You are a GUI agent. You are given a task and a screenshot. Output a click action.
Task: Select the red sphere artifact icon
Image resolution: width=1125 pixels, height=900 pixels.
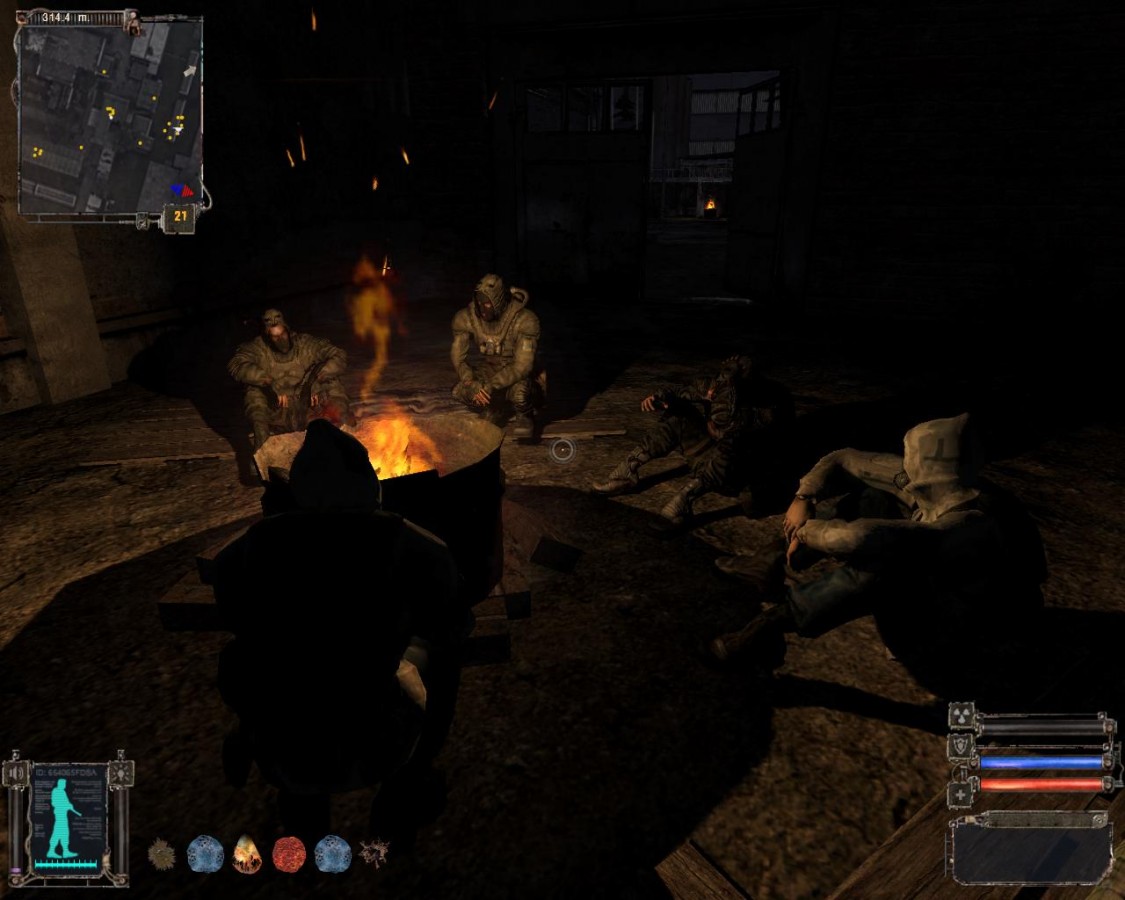290,854
